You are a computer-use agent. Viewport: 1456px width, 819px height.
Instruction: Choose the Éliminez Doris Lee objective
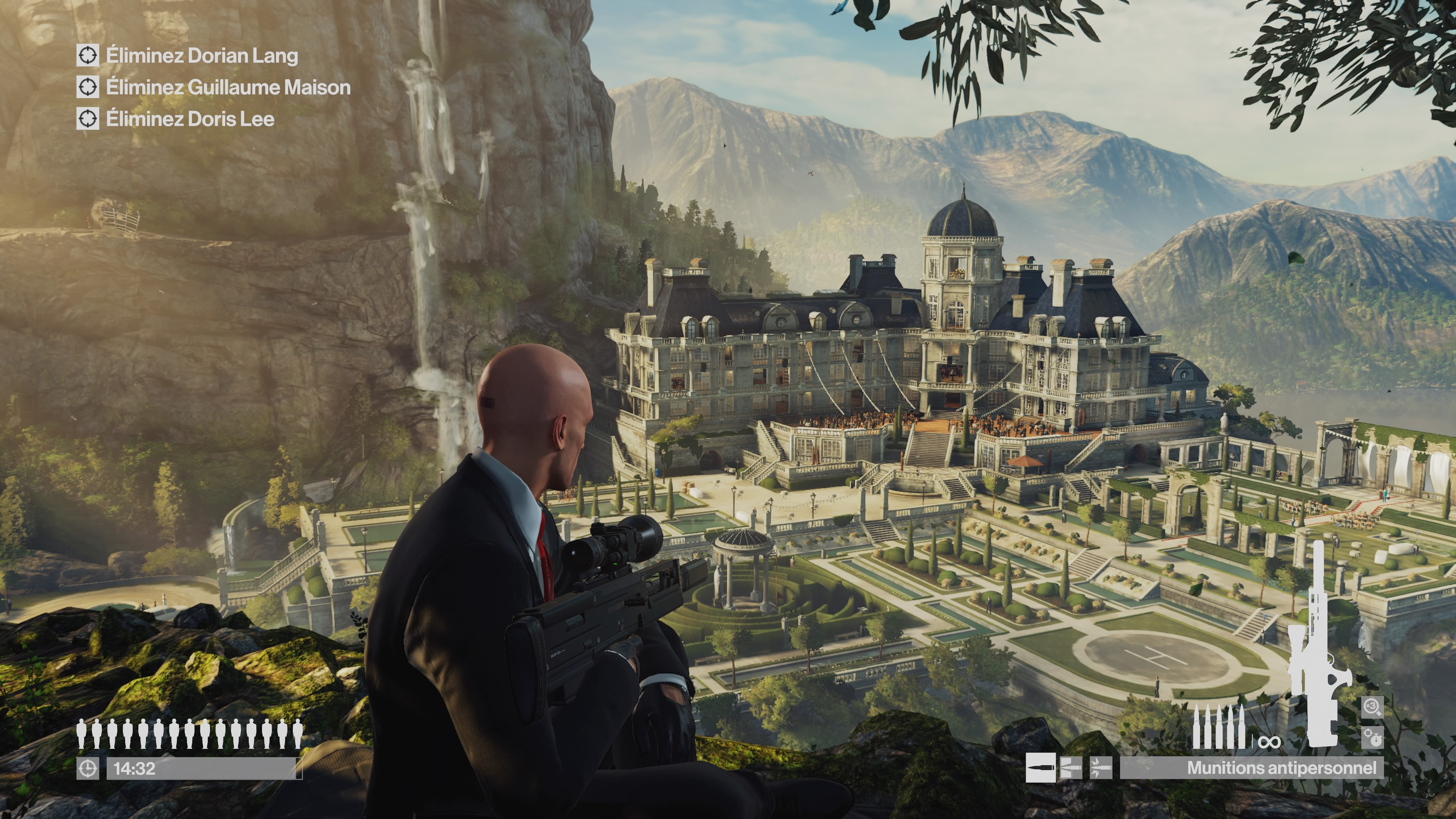coord(190,119)
